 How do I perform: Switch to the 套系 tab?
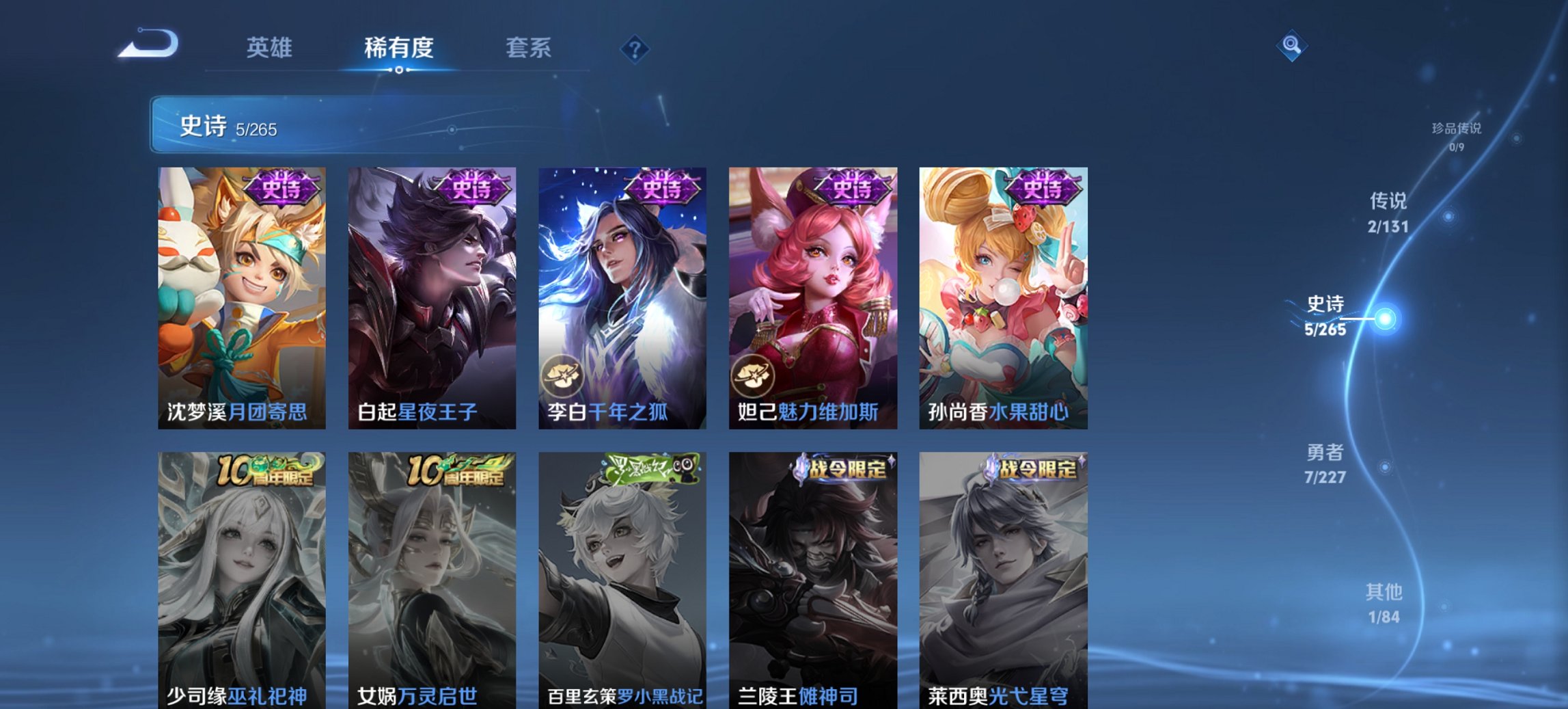tap(529, 48)
